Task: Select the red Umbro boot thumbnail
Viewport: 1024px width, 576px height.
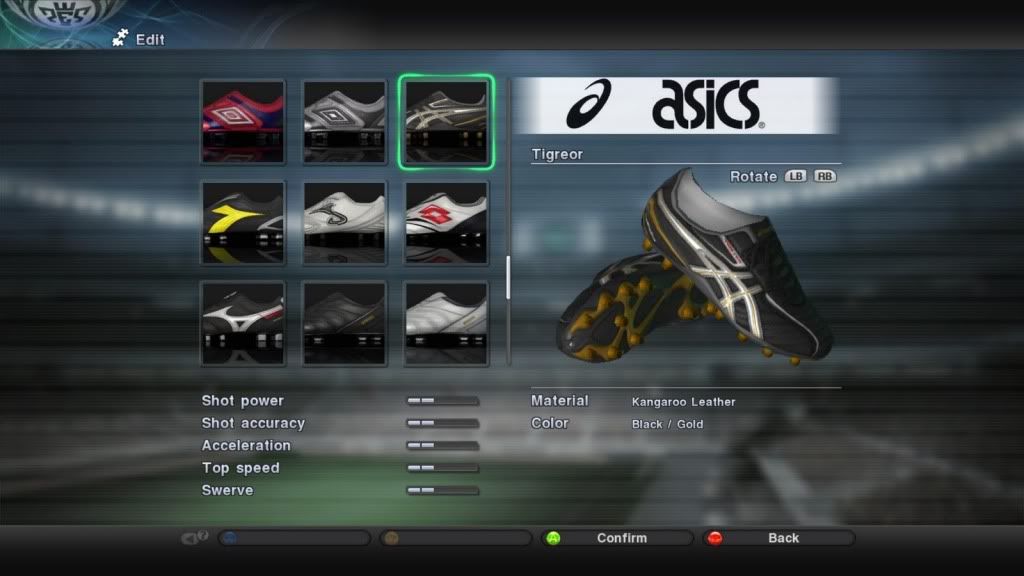Action: pyautogui.click(x=243, y=122)
